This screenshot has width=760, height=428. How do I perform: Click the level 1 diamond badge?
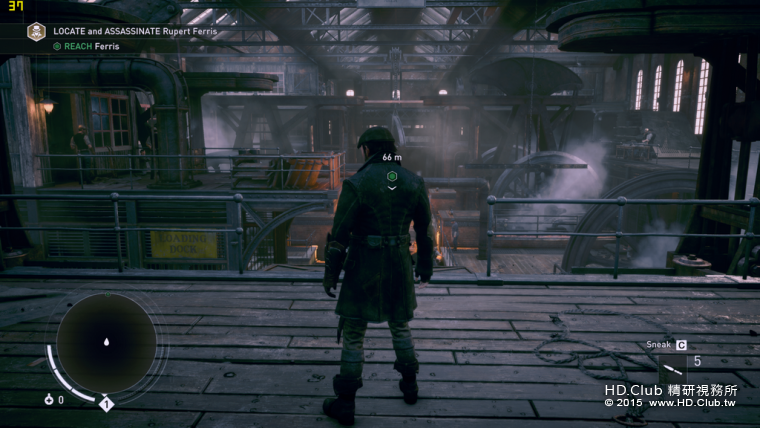click(106, 404)
